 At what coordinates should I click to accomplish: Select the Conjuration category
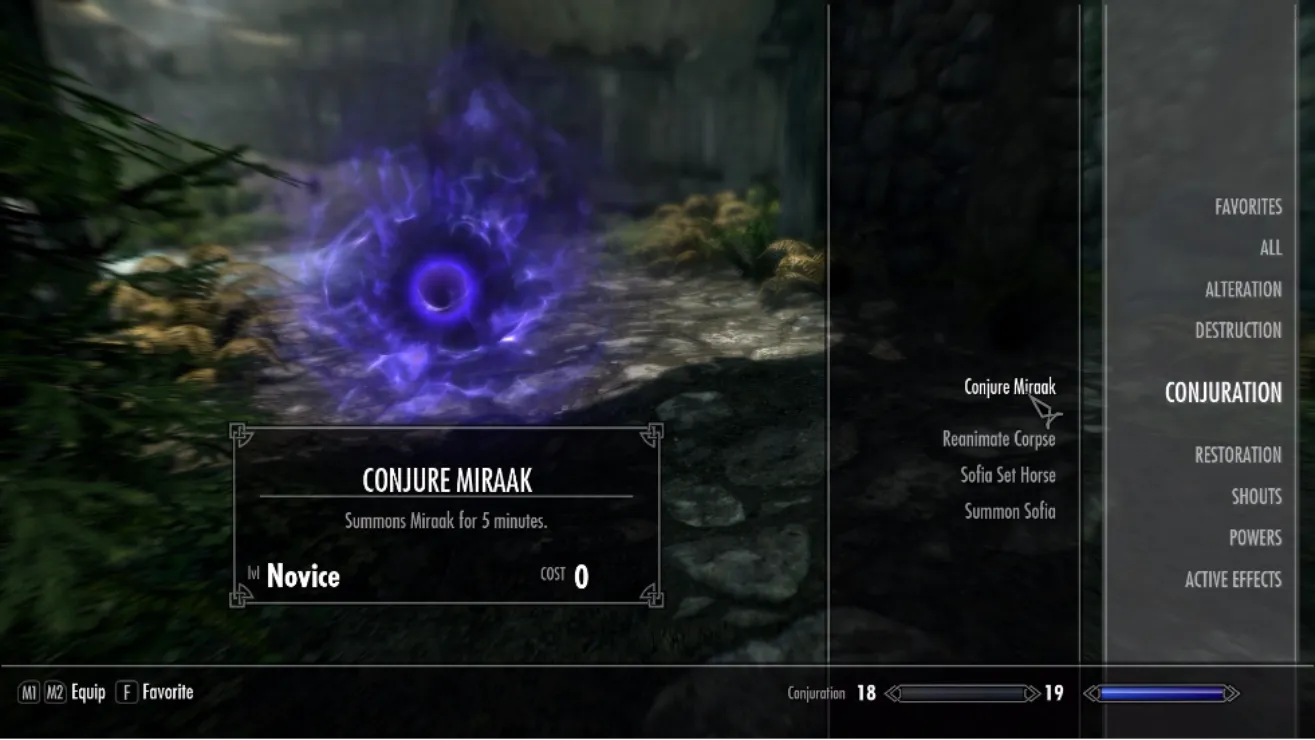point(1222,393)
